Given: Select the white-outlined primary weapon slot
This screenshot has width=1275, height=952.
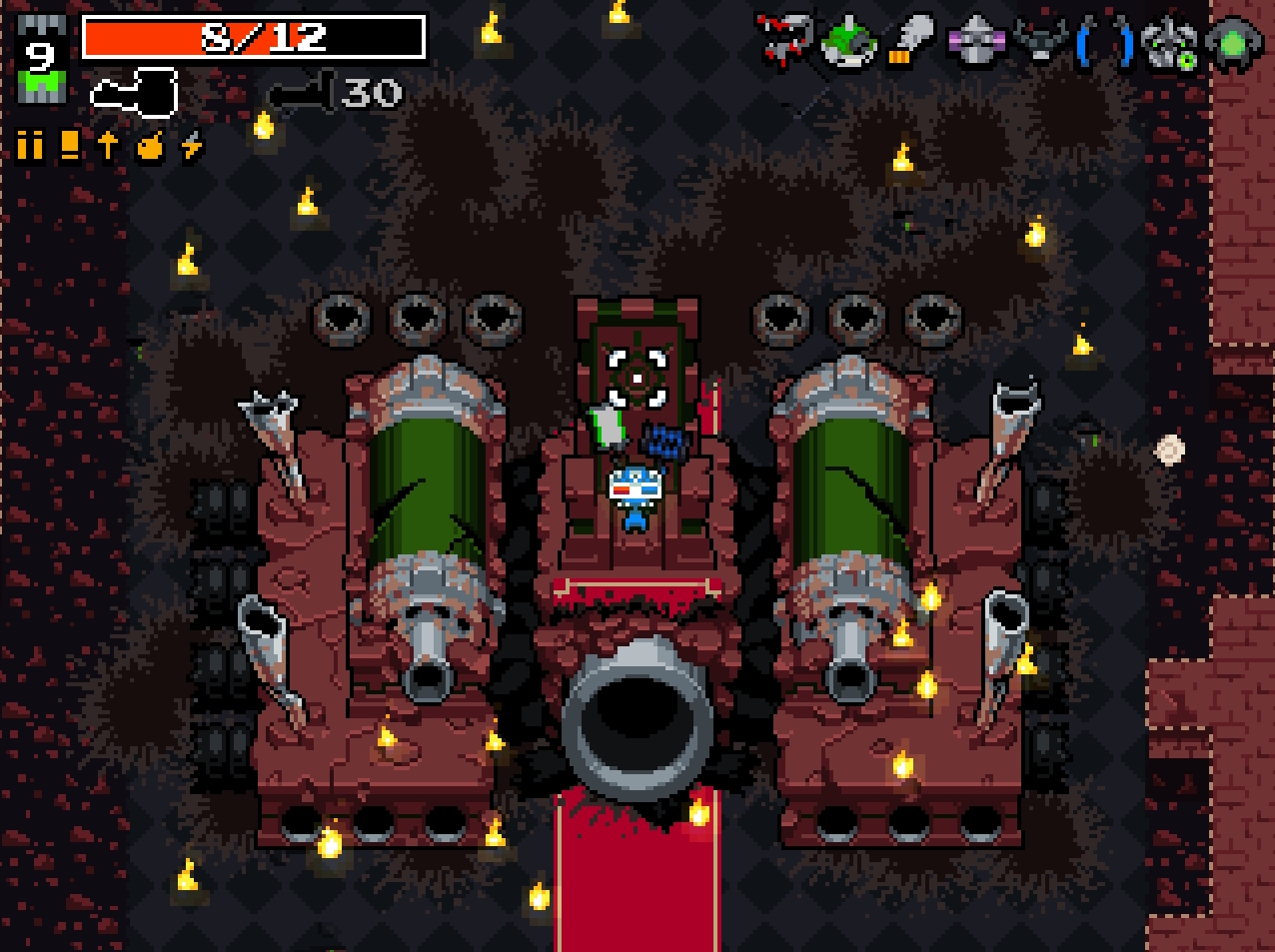Looking at the screenshot, I should pos(134,93).
